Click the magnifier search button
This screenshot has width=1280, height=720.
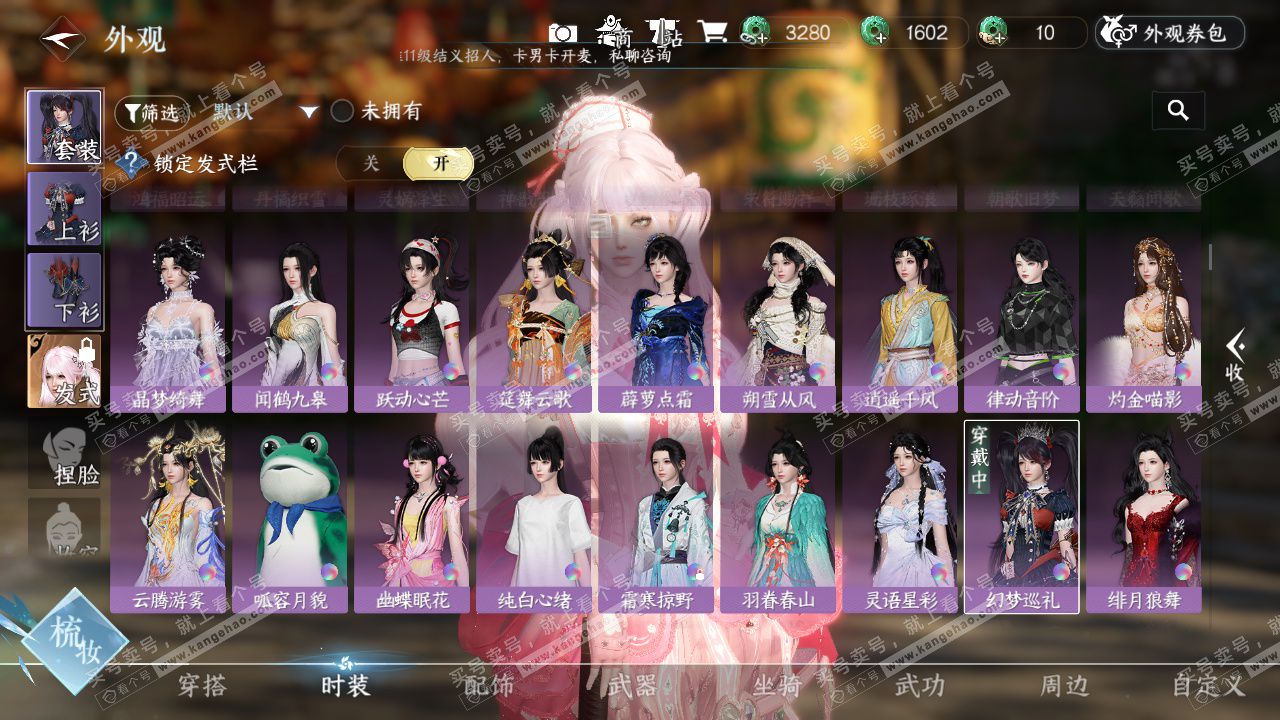click(x=1178, y=111)
